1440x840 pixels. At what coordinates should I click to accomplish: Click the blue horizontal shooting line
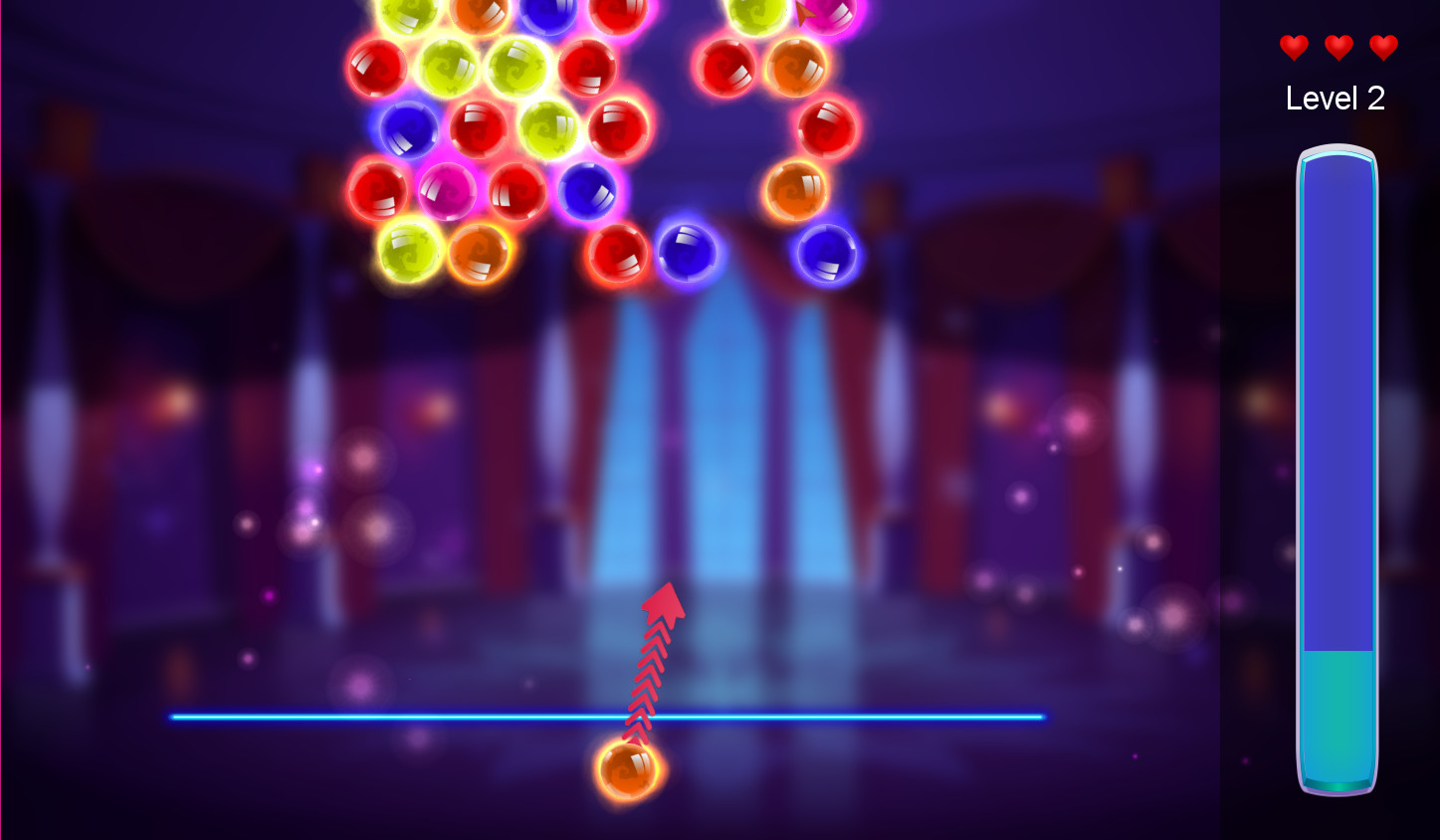(x=398, y=716)
